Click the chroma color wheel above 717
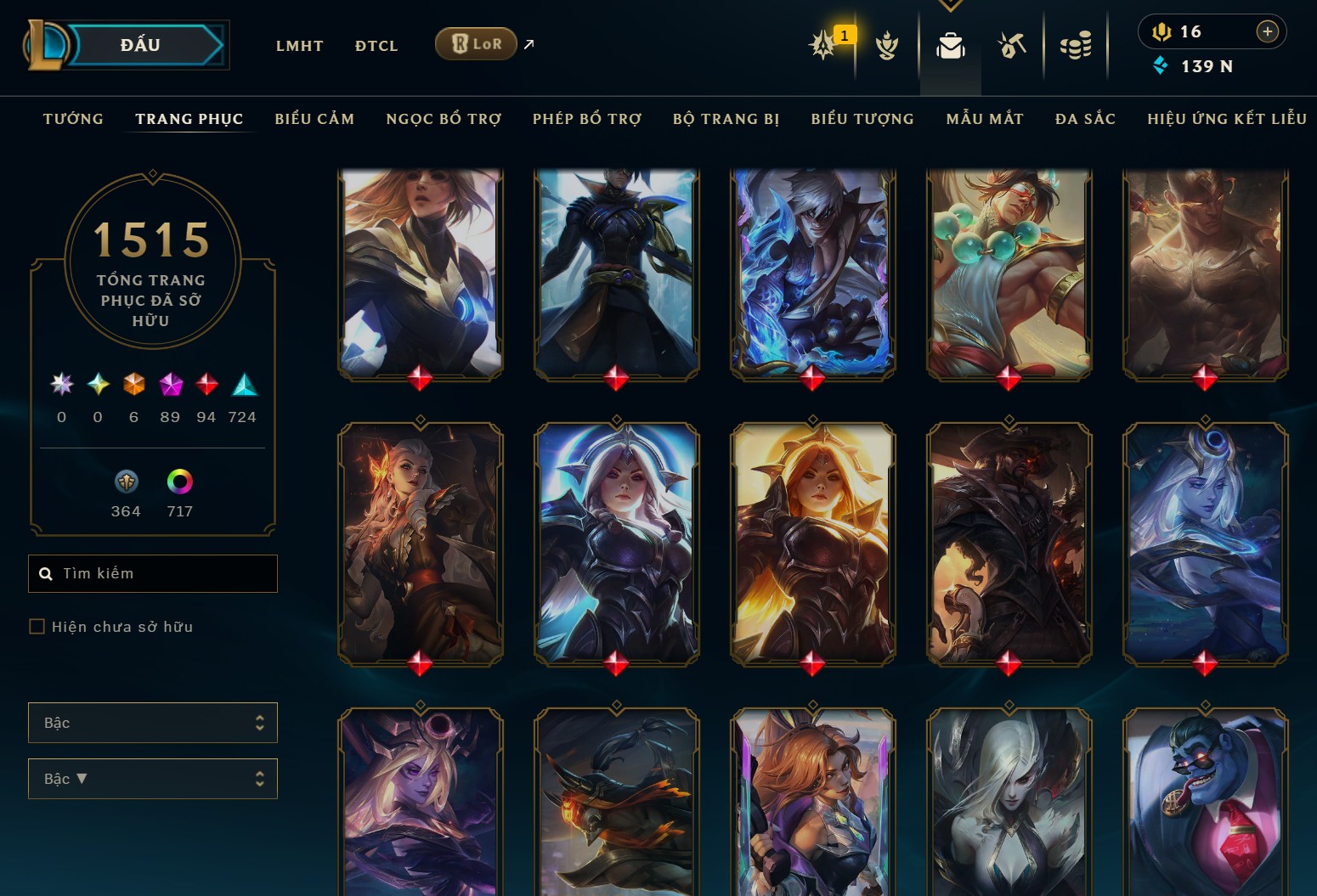The image size is (1317, 896). point(178,480)
